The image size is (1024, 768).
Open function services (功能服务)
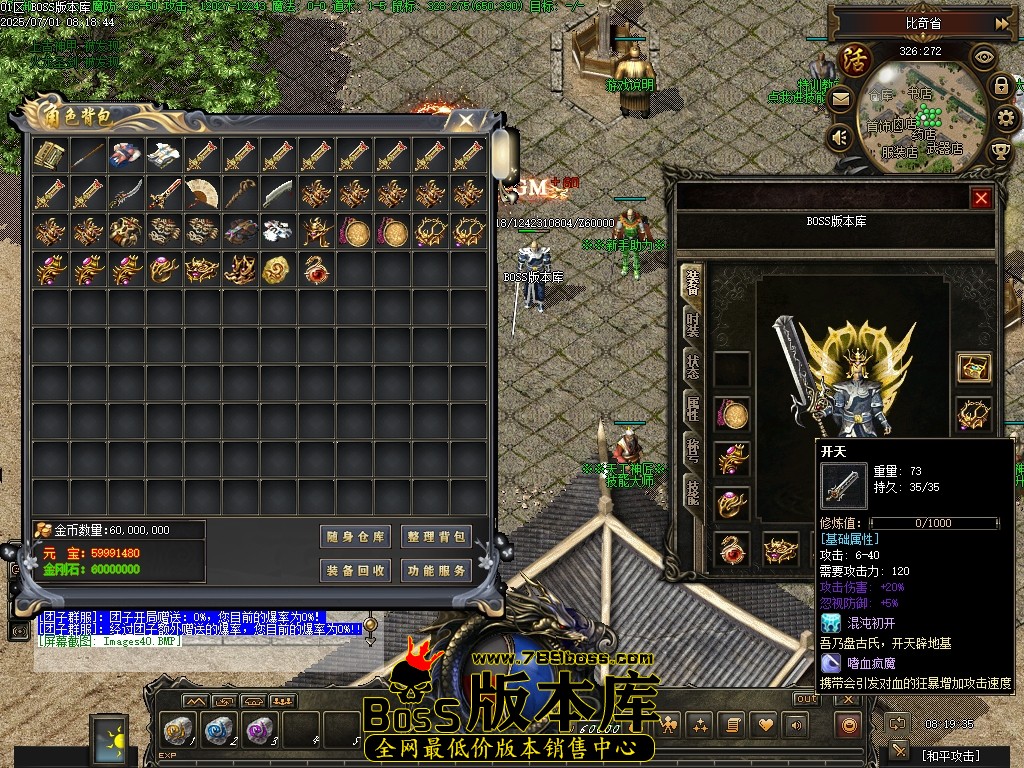coord(436,571)
